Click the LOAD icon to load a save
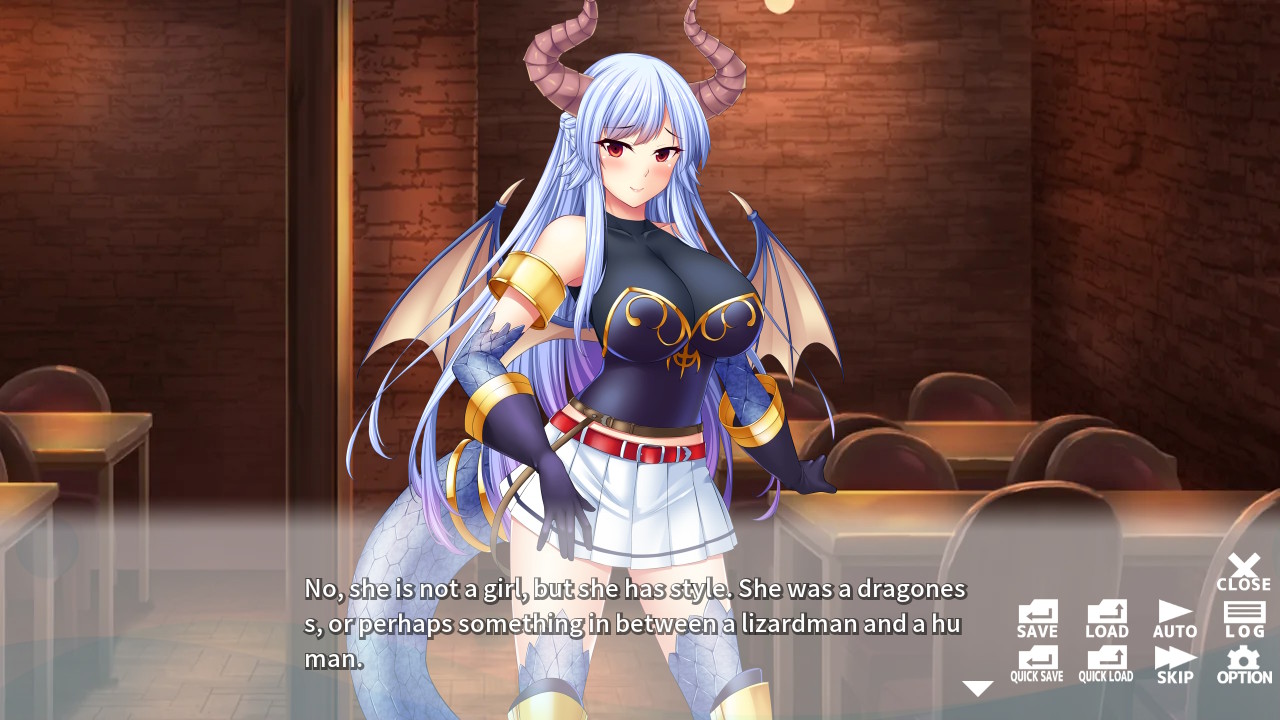1280x720 pixels. click(1105, 615)
